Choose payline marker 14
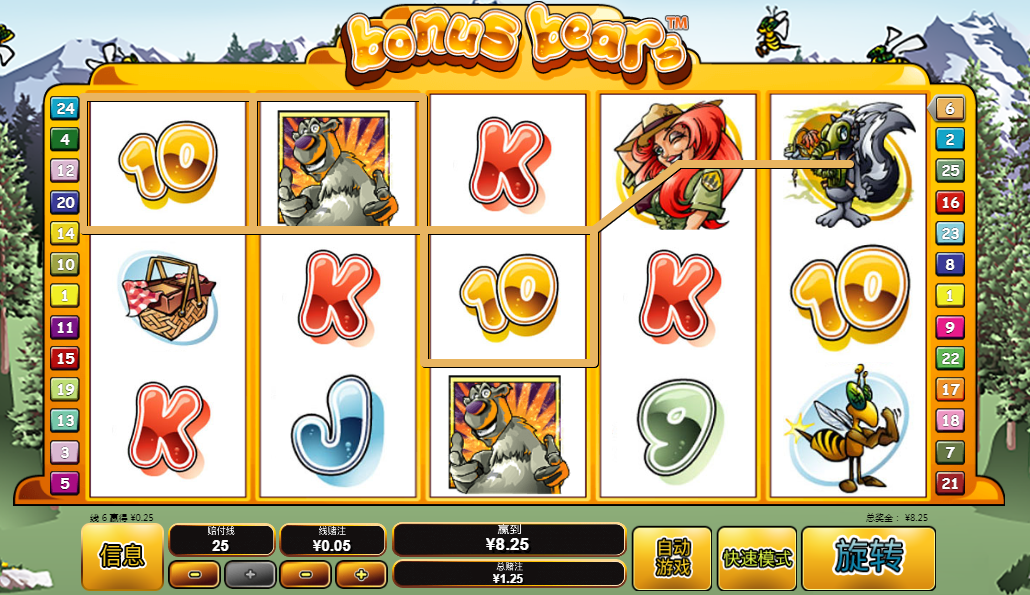The image size is (1030, 595). click(65, 233)
